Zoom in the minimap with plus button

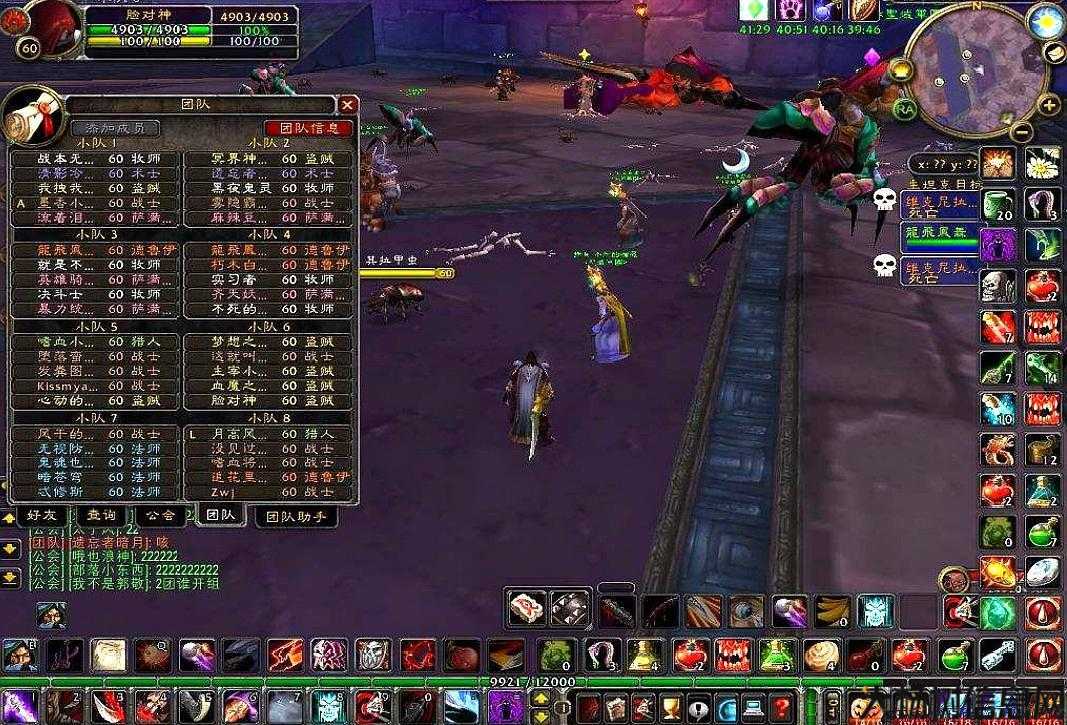pyautogui.click(x=1048, y=104)
